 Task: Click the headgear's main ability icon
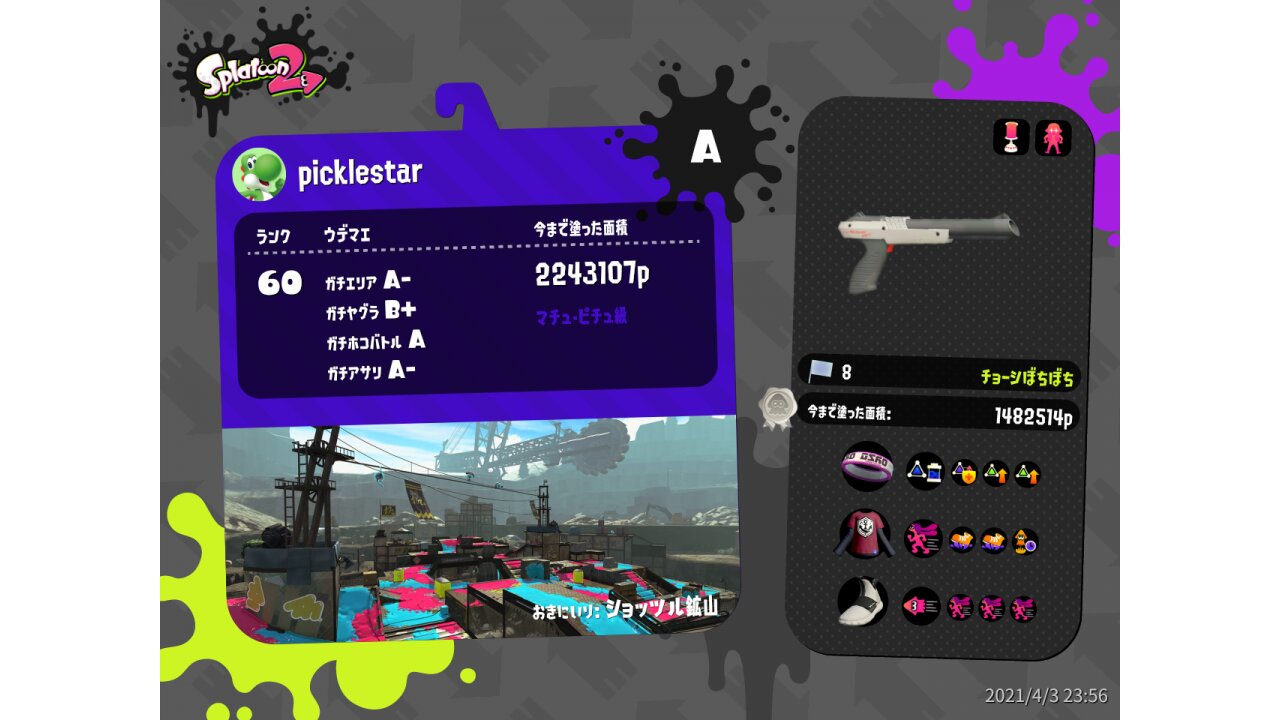click(924, 471)
